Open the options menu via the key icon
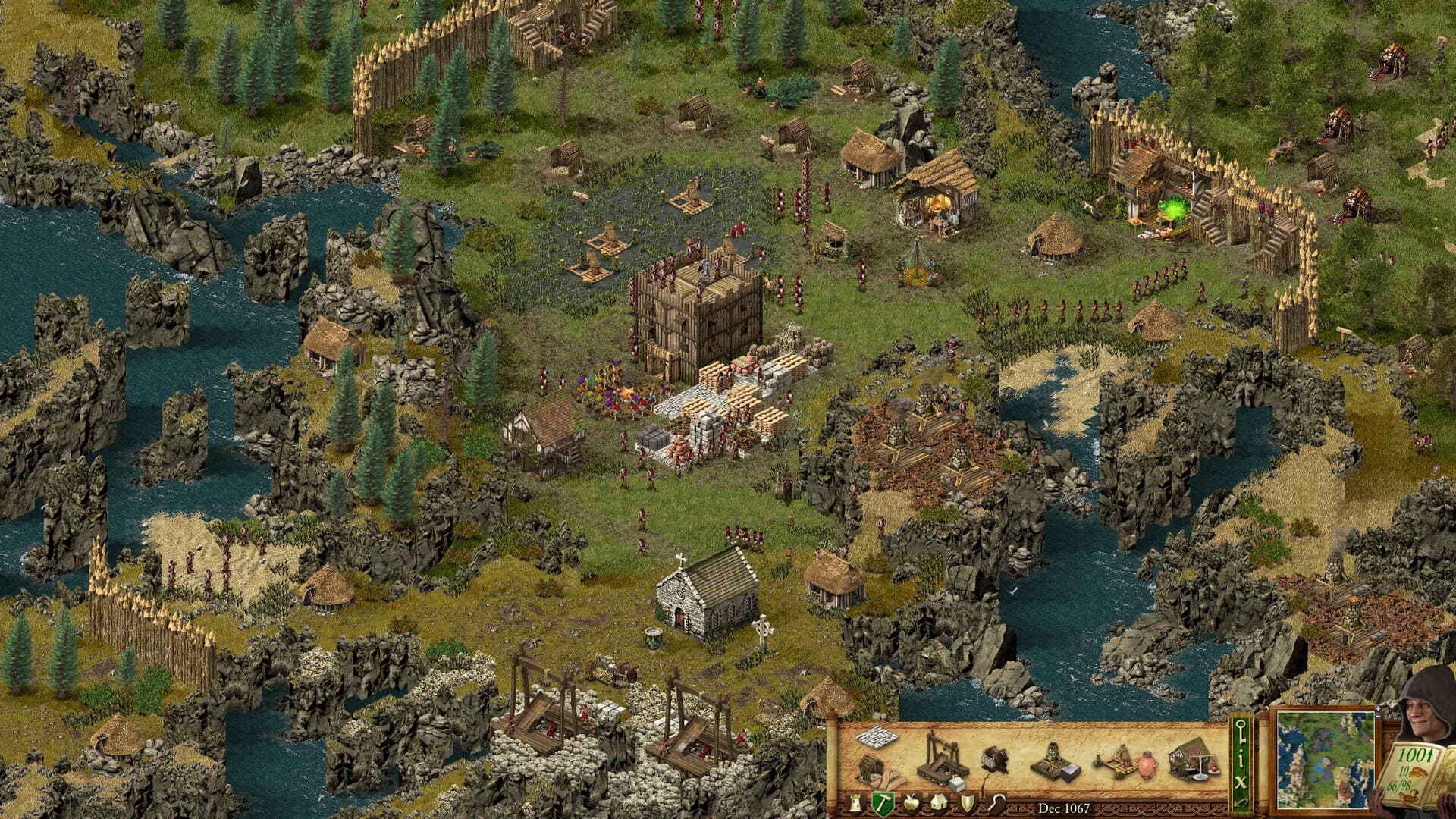Viewport: 1456px width, 819px height. (1241, 732)
